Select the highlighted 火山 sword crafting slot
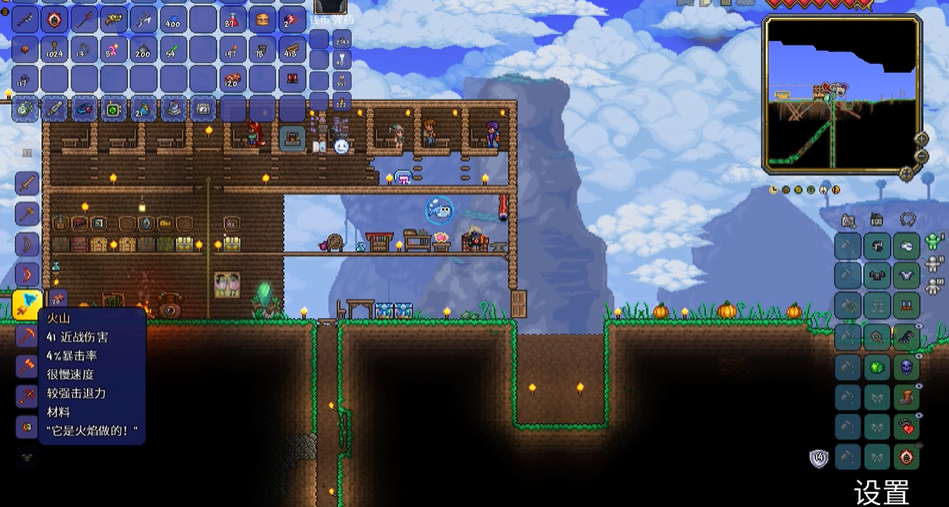 tap(27, 302)
